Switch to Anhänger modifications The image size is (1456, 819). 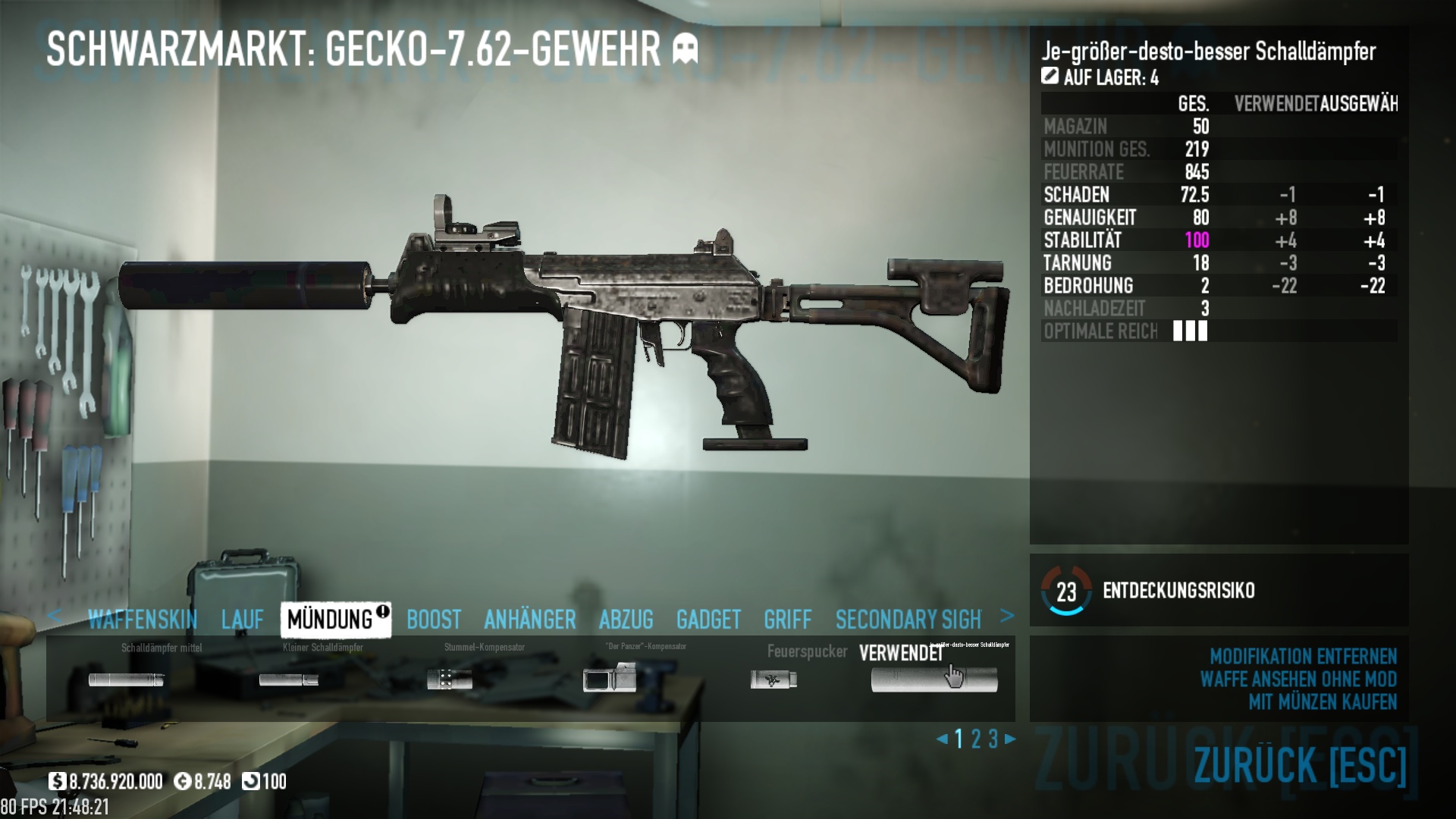530,620
